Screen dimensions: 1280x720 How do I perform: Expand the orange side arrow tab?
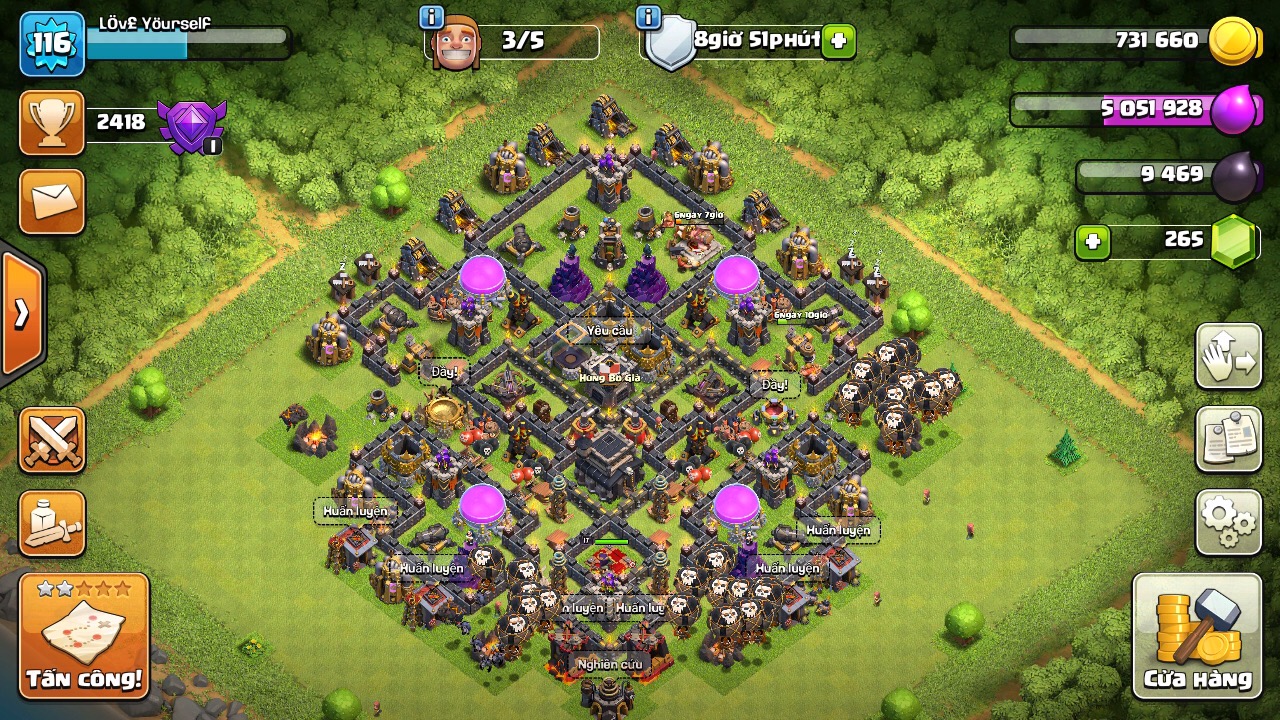(21, 314)
